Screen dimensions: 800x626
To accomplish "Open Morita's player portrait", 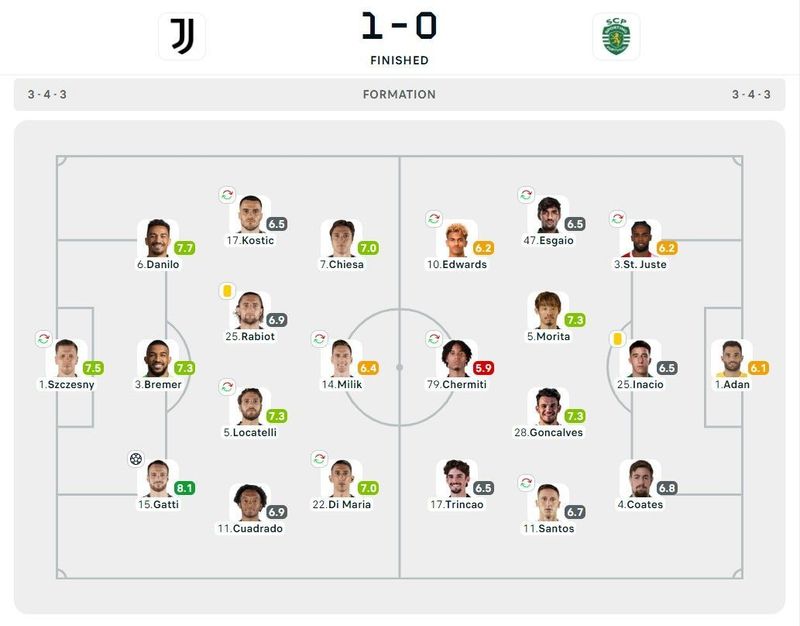I will (548, 310).
